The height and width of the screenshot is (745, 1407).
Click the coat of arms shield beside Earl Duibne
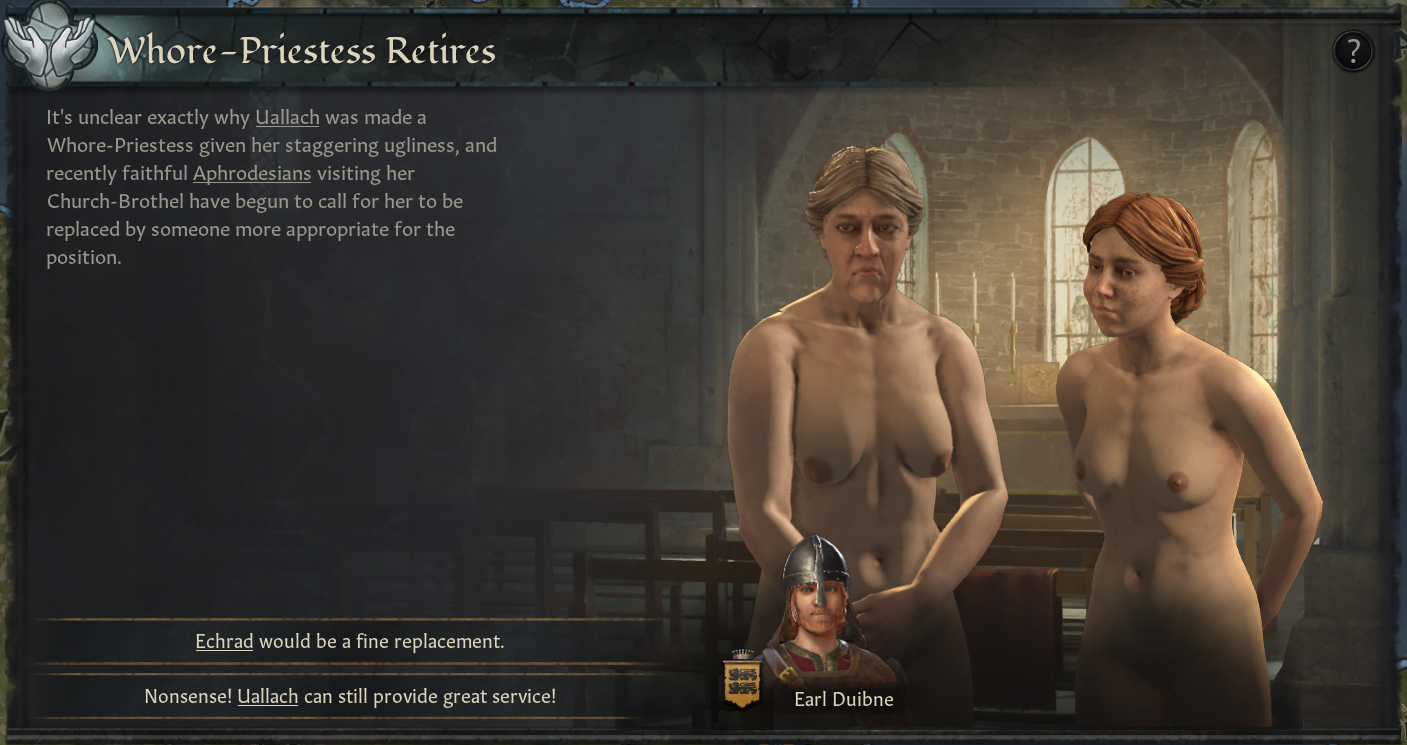[741, 680]
